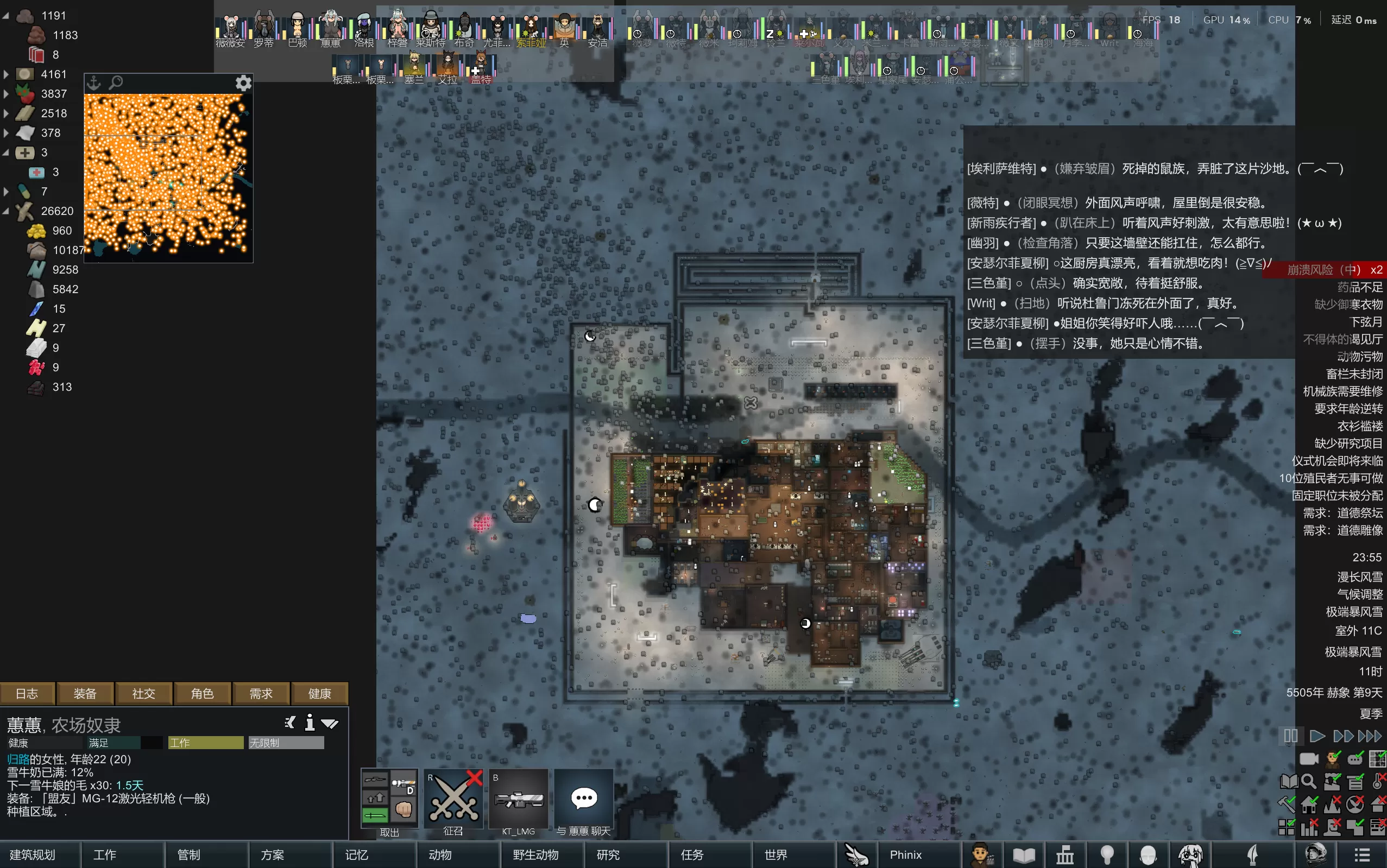Screen dimensions: 1387x868
Task: Open the 研究 research menu
Action: [x=608, y=855]
